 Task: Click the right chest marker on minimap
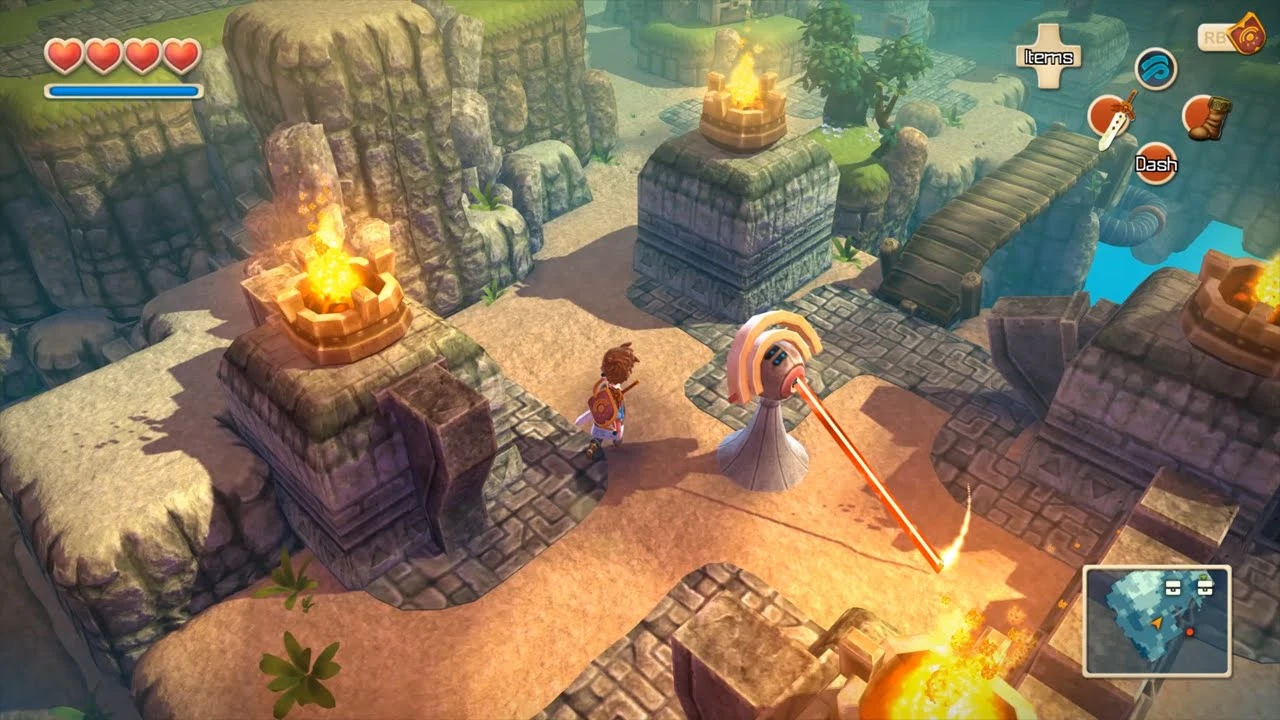click(1206, 586)
